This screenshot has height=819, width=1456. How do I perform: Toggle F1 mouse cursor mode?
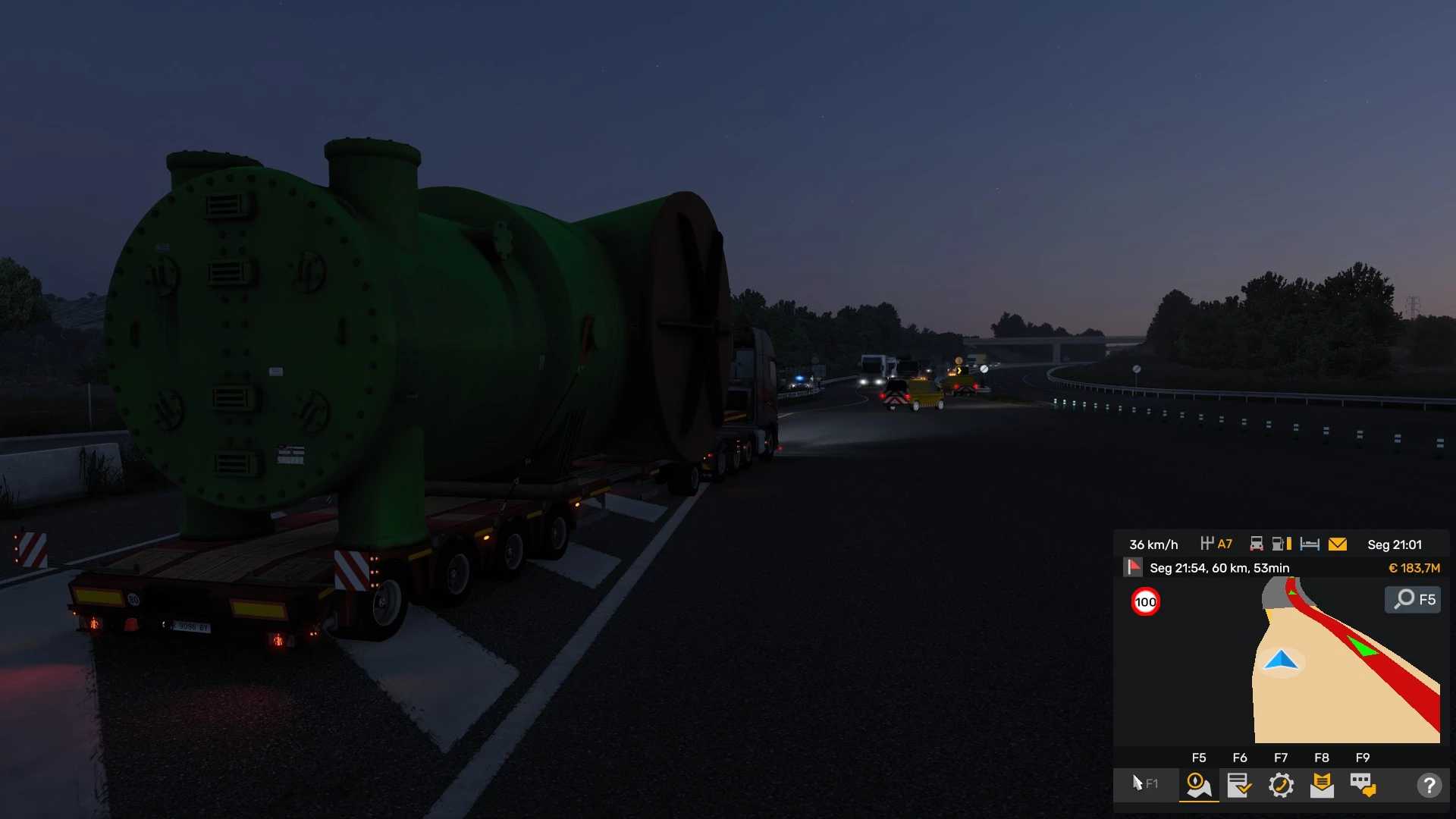[x=1145, y=785]
